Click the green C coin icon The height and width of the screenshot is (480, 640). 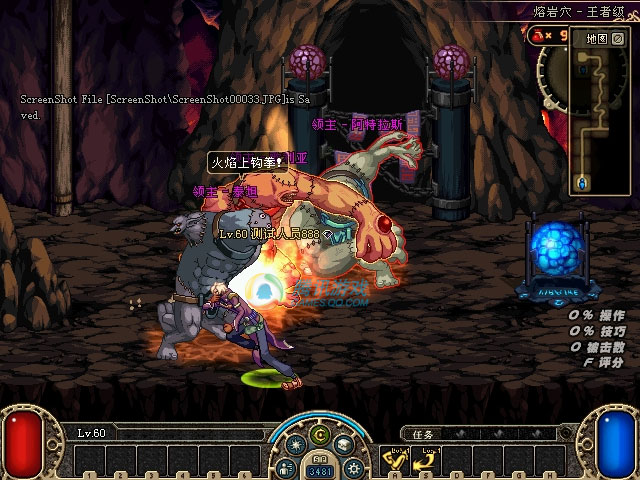coord(320,435)
